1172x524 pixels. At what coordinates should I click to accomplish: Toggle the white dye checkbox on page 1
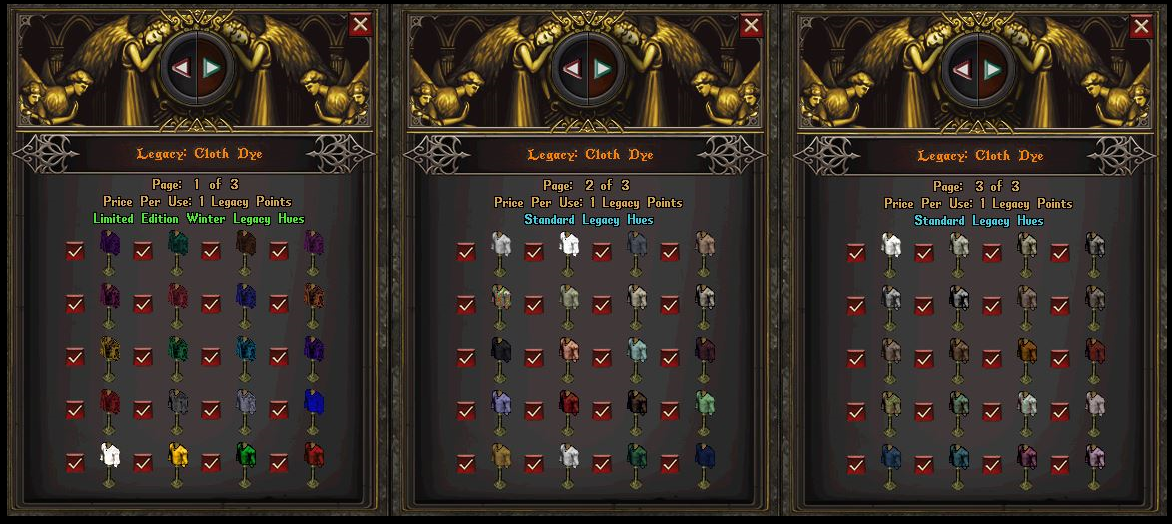pyautogui.click(x=75, y=462)
